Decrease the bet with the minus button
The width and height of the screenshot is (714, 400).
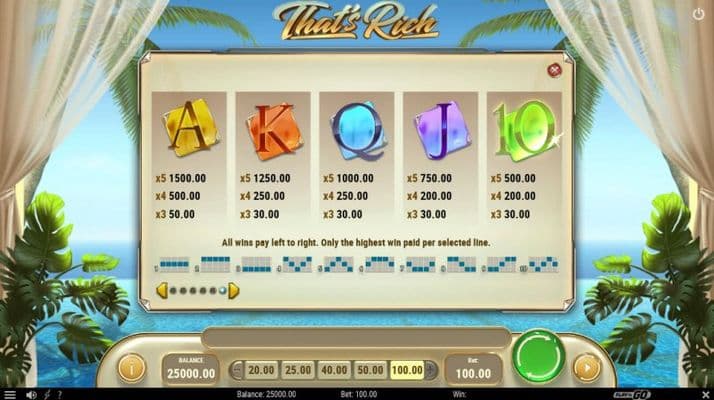pyautogui.click(x=237, y=370)
